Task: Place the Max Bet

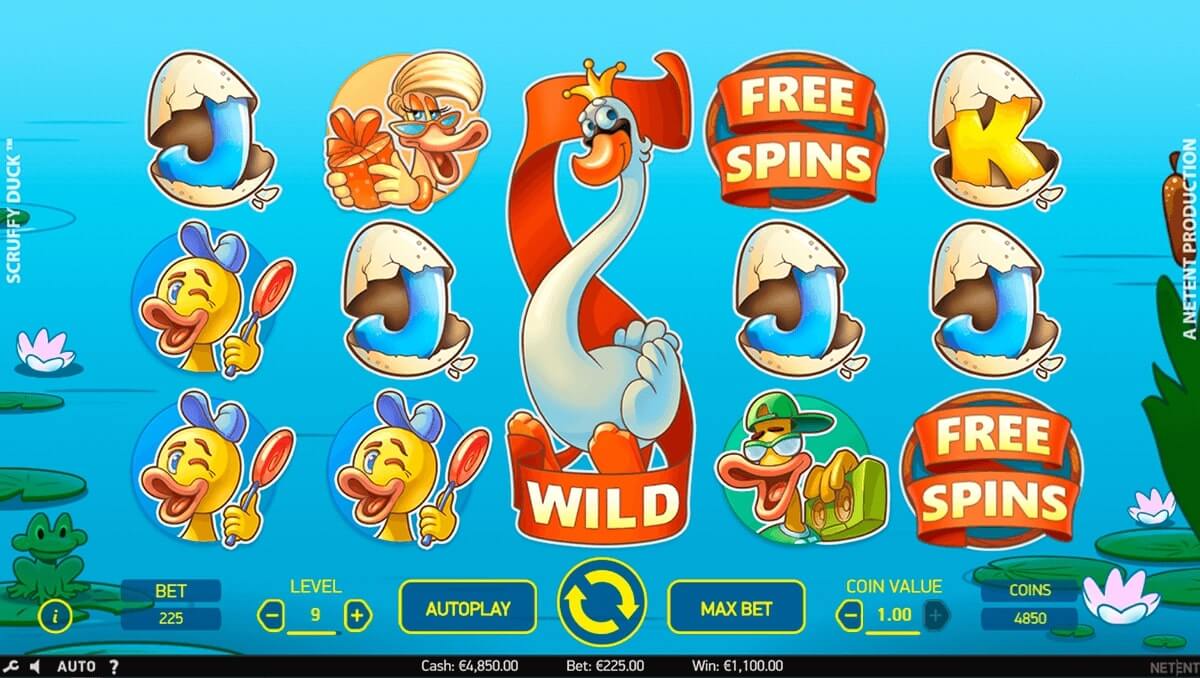Action: [x=736, y=607]
